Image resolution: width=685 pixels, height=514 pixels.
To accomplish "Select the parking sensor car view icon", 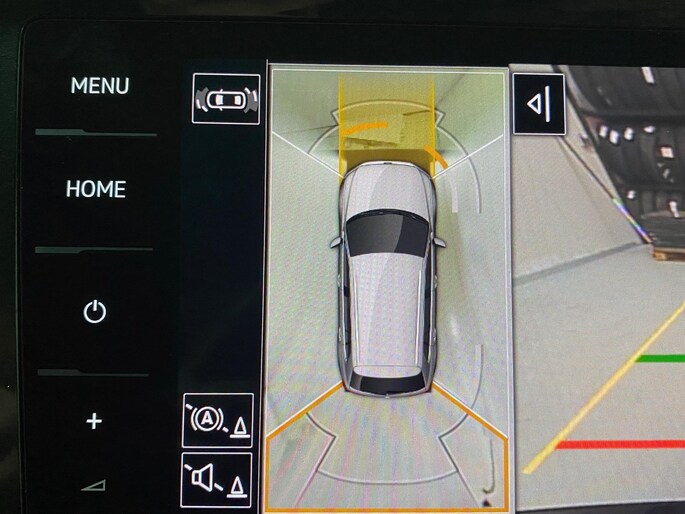I will tap(226, 98).
